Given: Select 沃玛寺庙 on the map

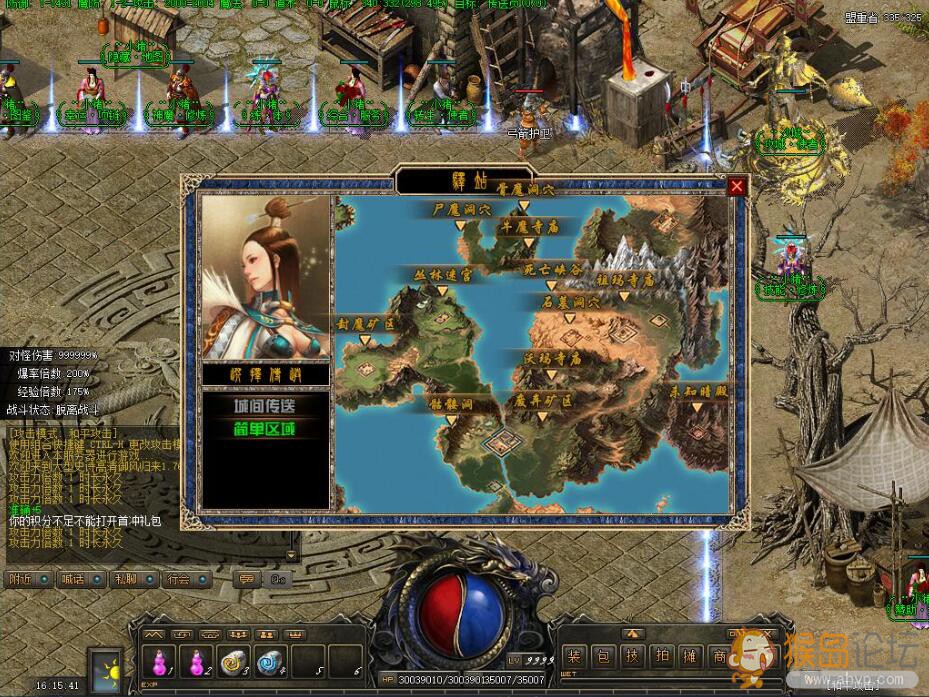Looking at the screenshot, I should tap(552, 357).
